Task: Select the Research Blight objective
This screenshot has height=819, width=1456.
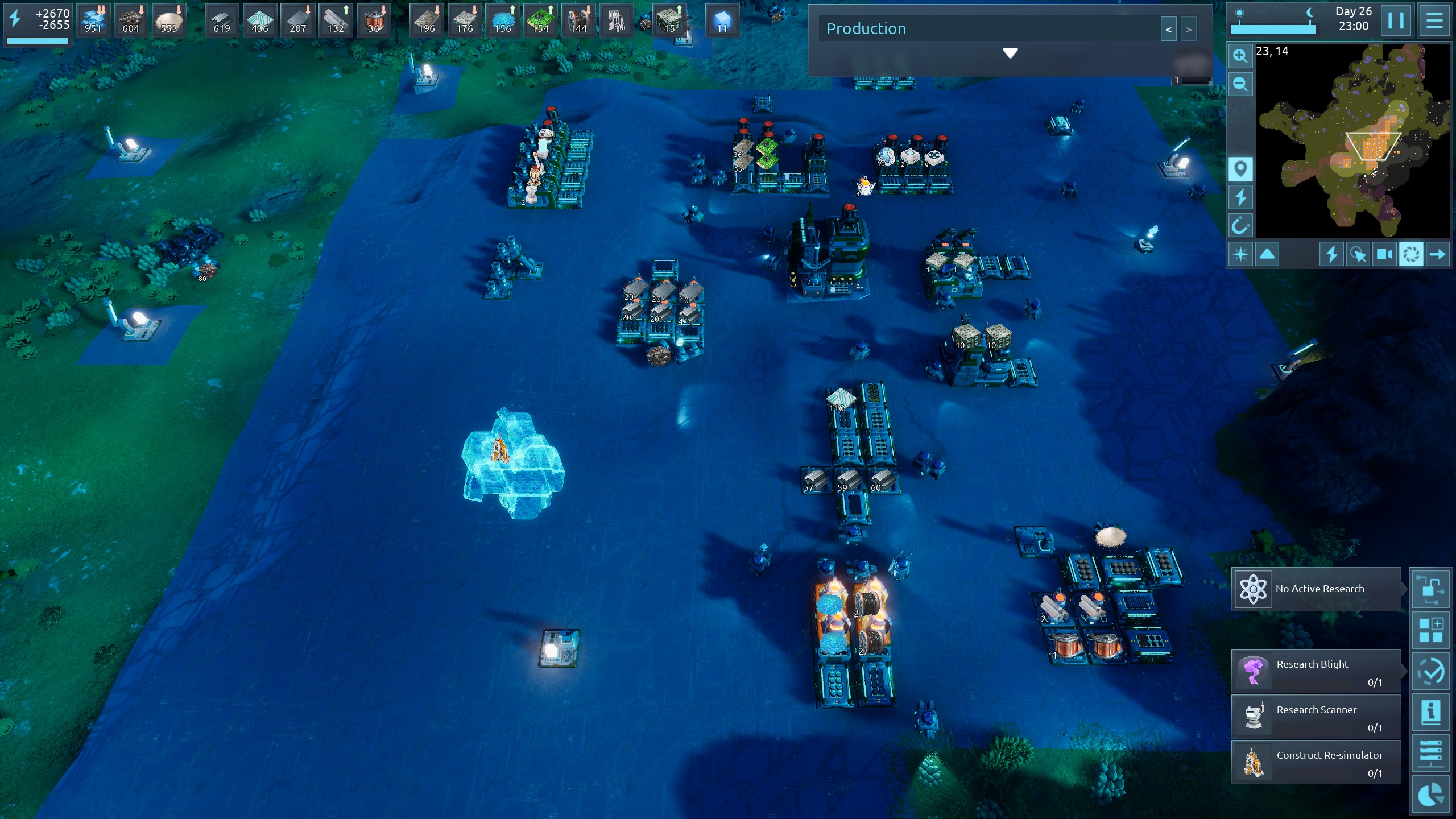Action: [x=1316, y=671]
